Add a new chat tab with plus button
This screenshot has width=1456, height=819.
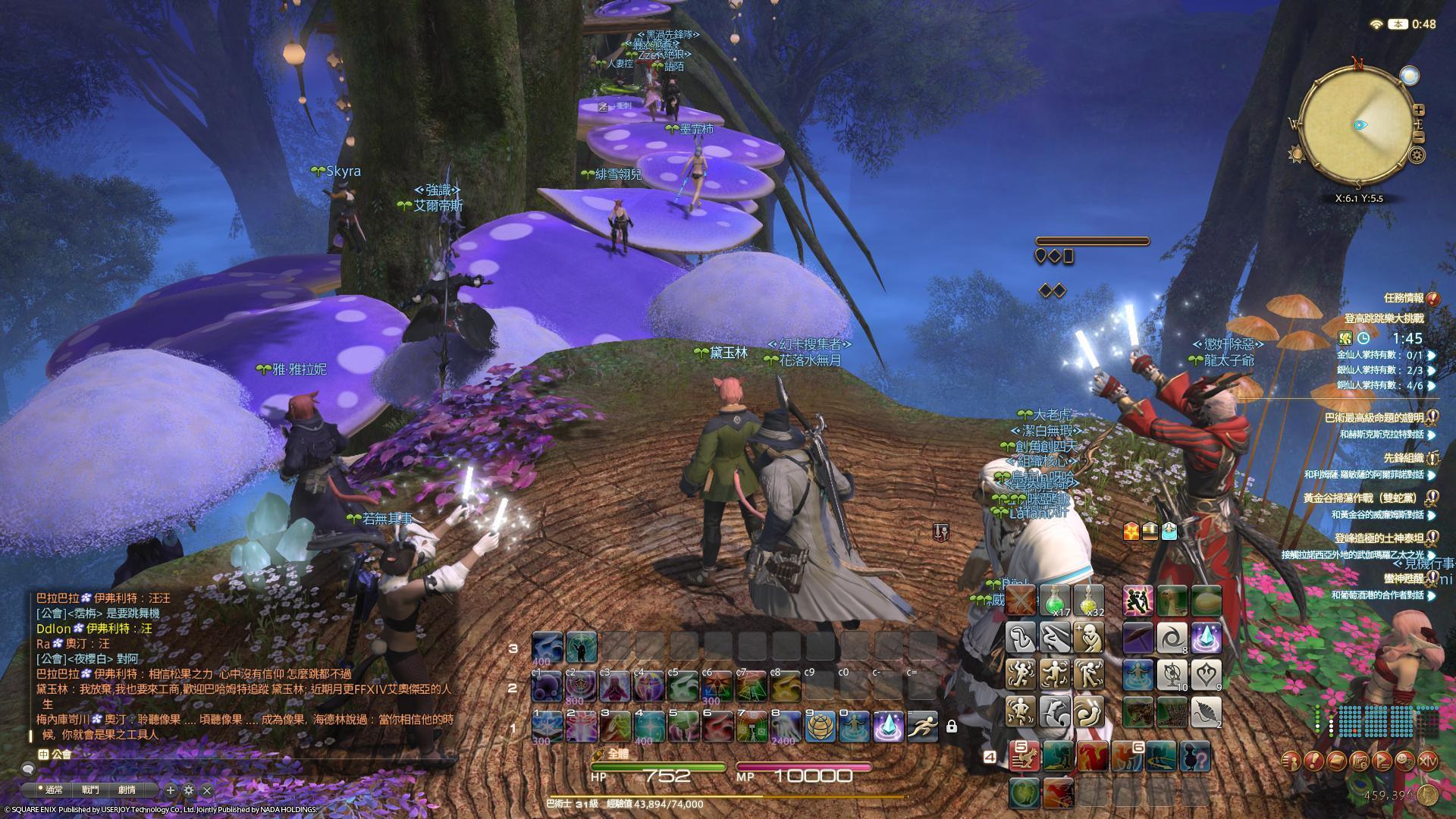pyautogui.click(x=171, y=790)
